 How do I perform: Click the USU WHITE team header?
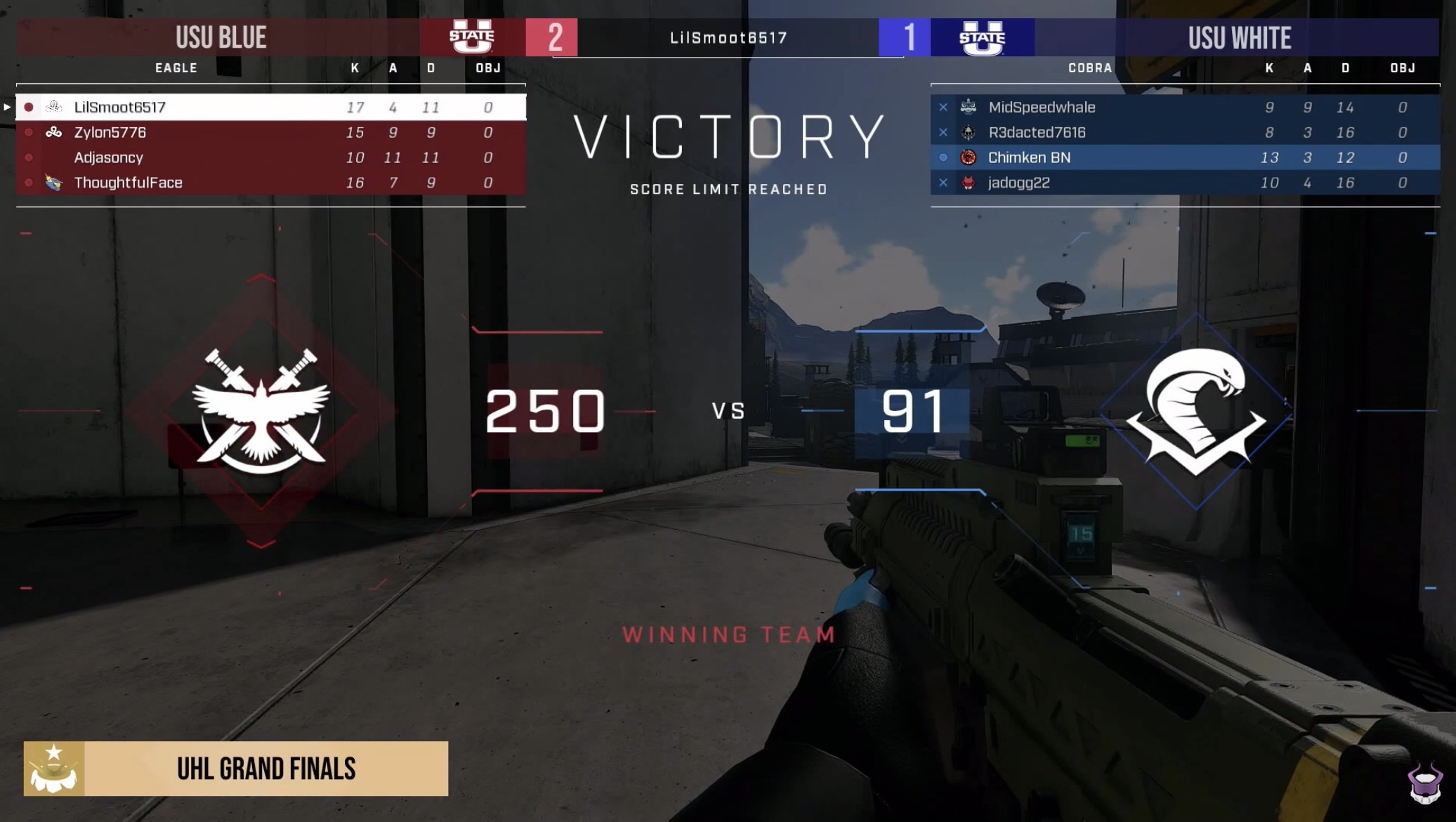[1239, 37]
